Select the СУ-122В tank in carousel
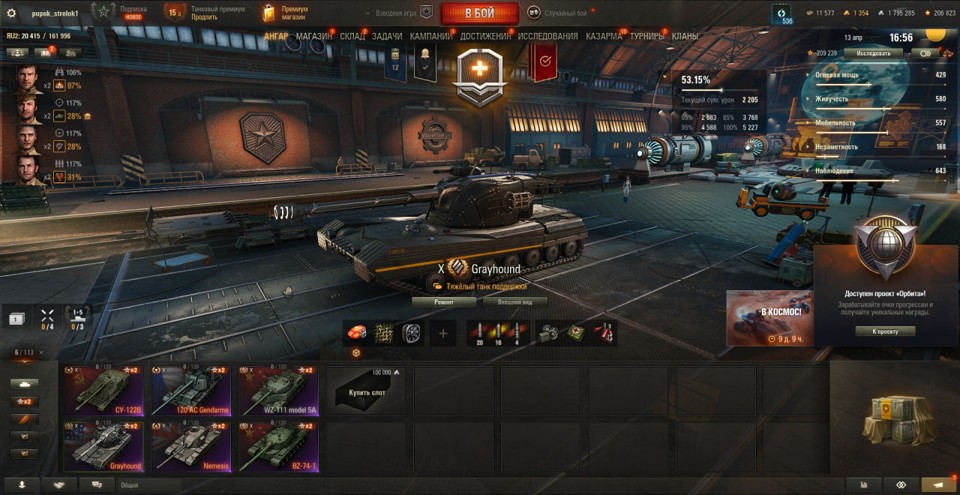This screenshot has height=495, width=960. 105,389
